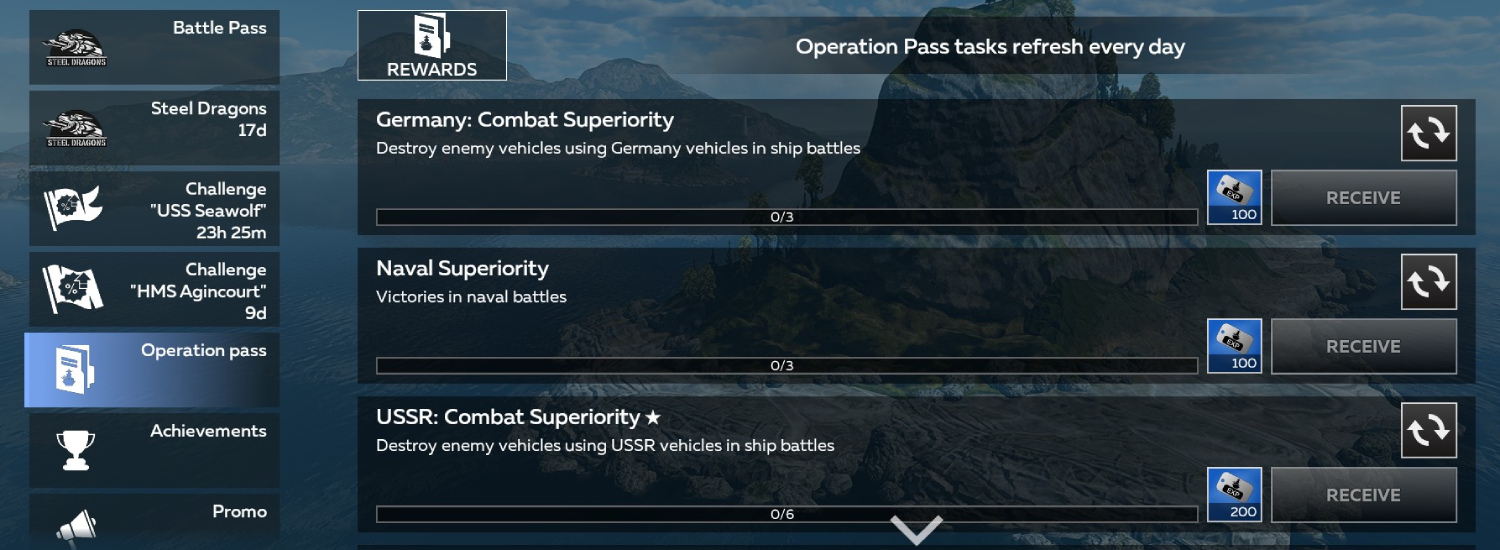Receive reward for Germany: Combat Superiority
The image size is (1500, 550).
click(1363, 198)
